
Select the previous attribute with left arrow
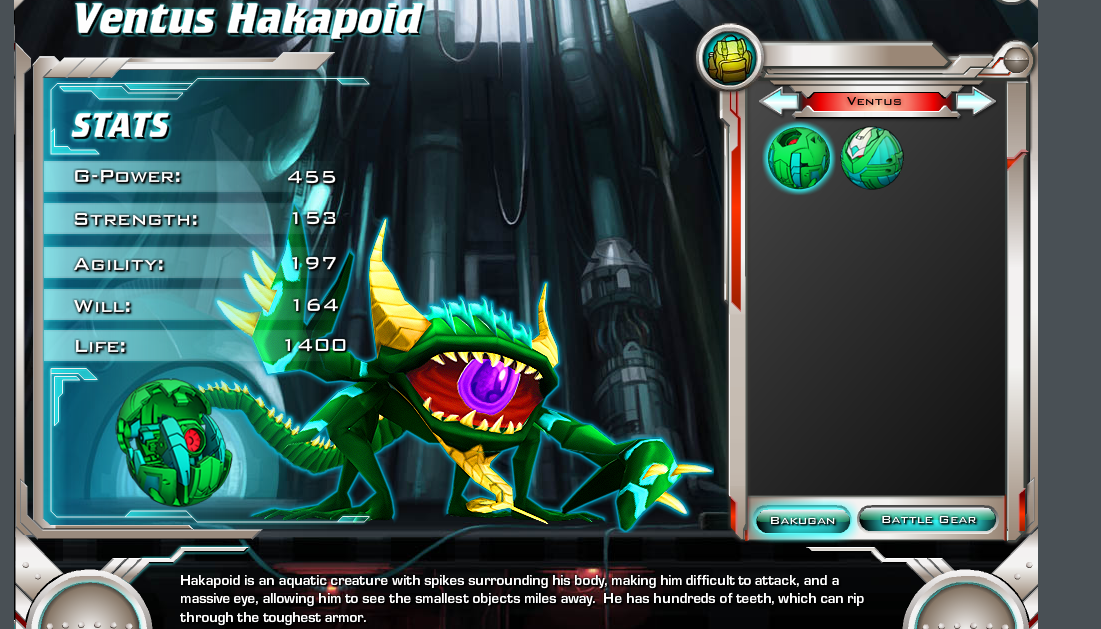pyautogui.click(x=777, y=101)
